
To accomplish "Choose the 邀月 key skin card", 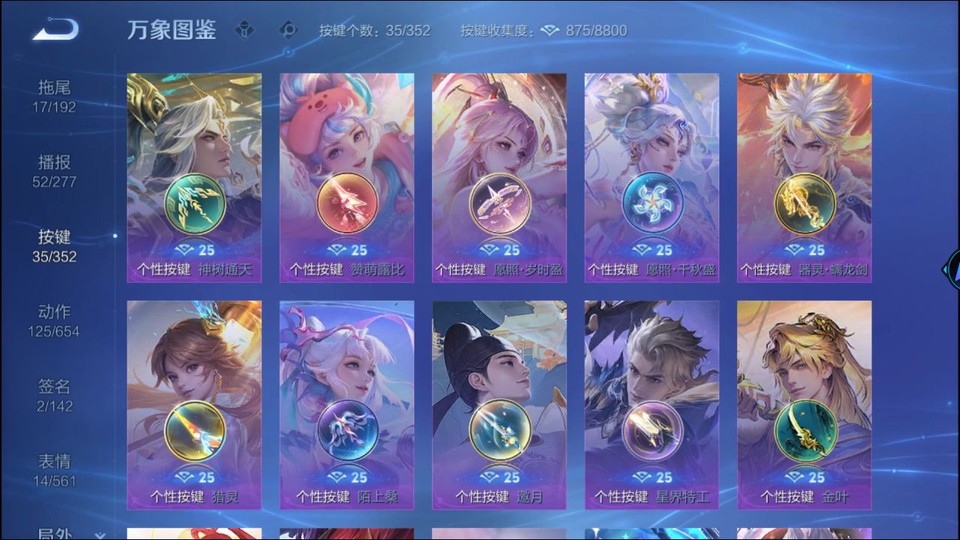I will [499, 404].
